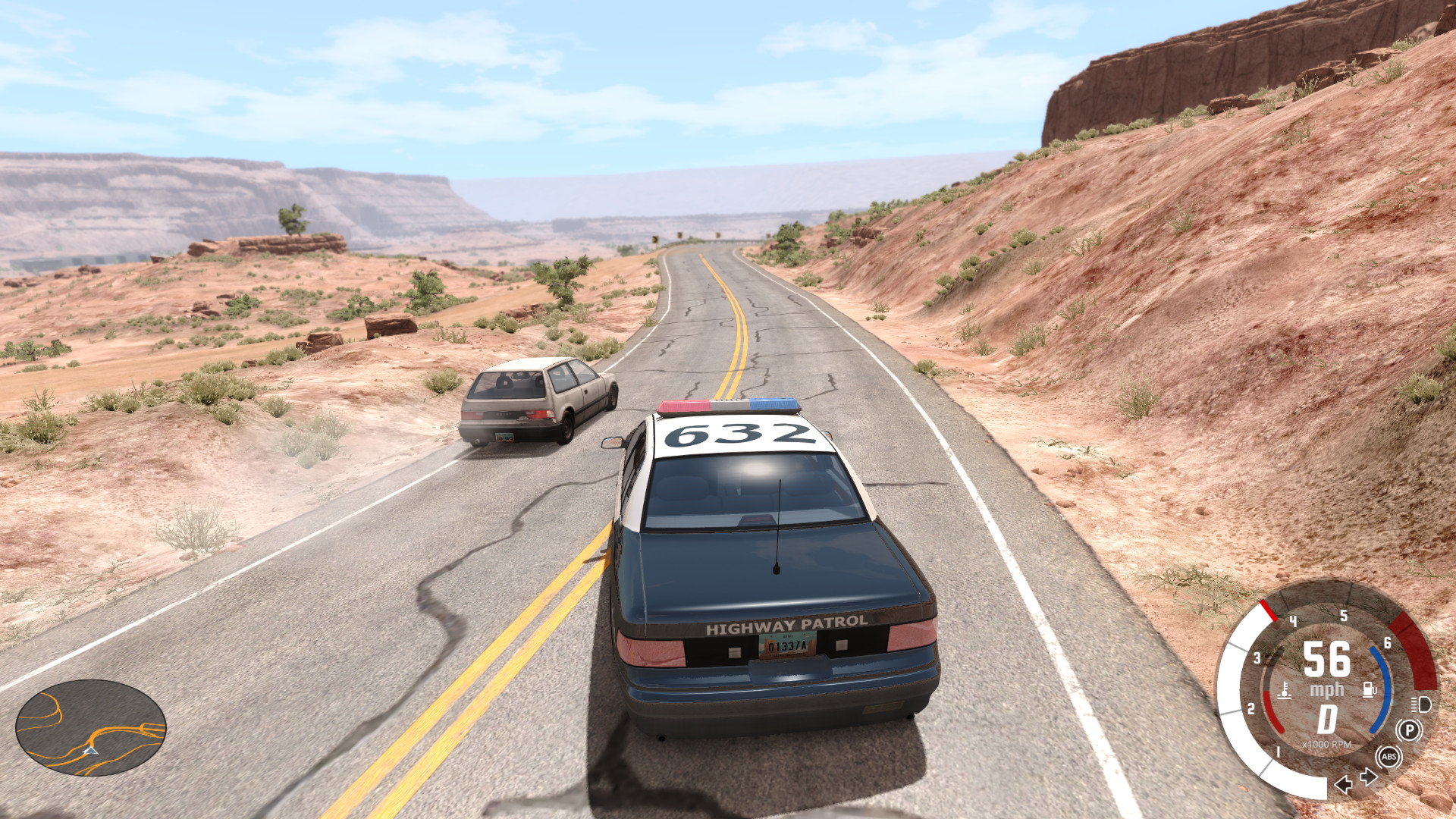Click the x1000 RPM label
1456x819 pixels.
[1326, 744]
